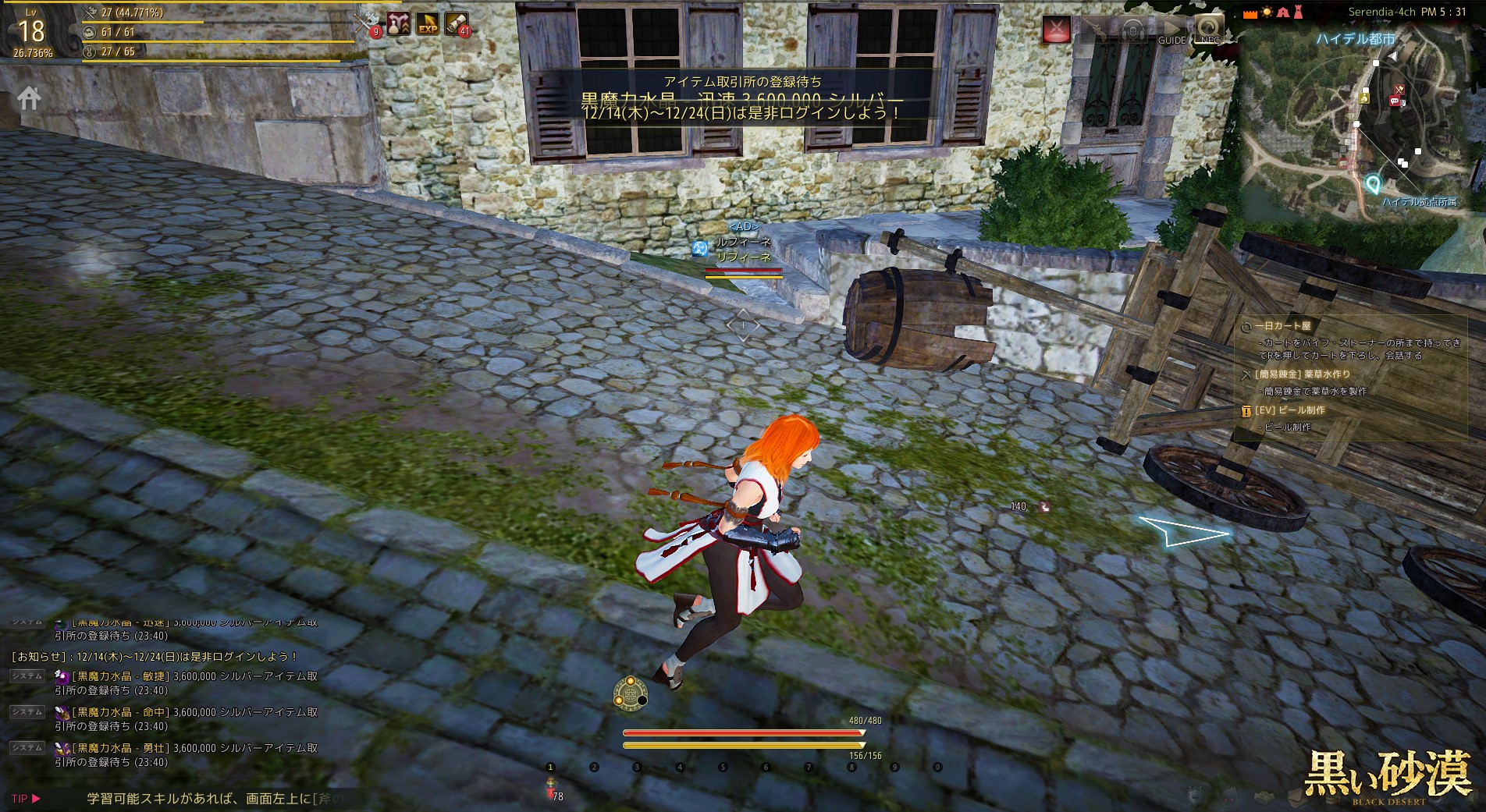Screen dimensions: 1486x812
Task: Click the house icon below the level display
Action: click(x=30, y=98)
